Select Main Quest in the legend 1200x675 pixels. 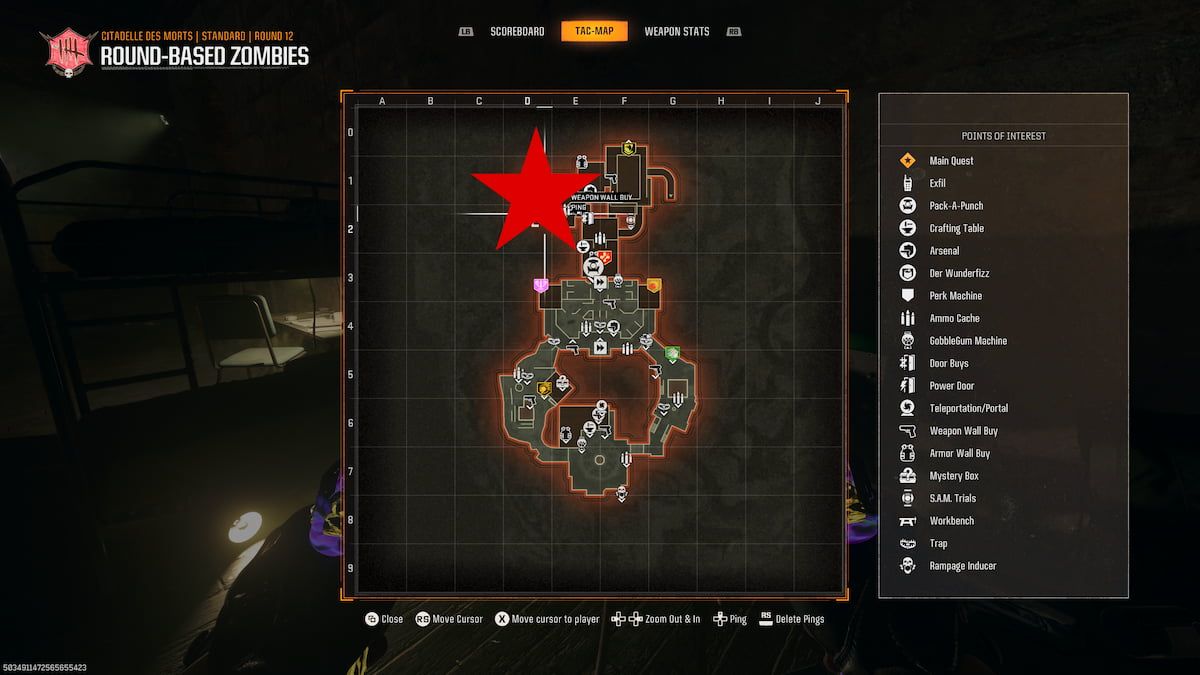click(950, 161)
